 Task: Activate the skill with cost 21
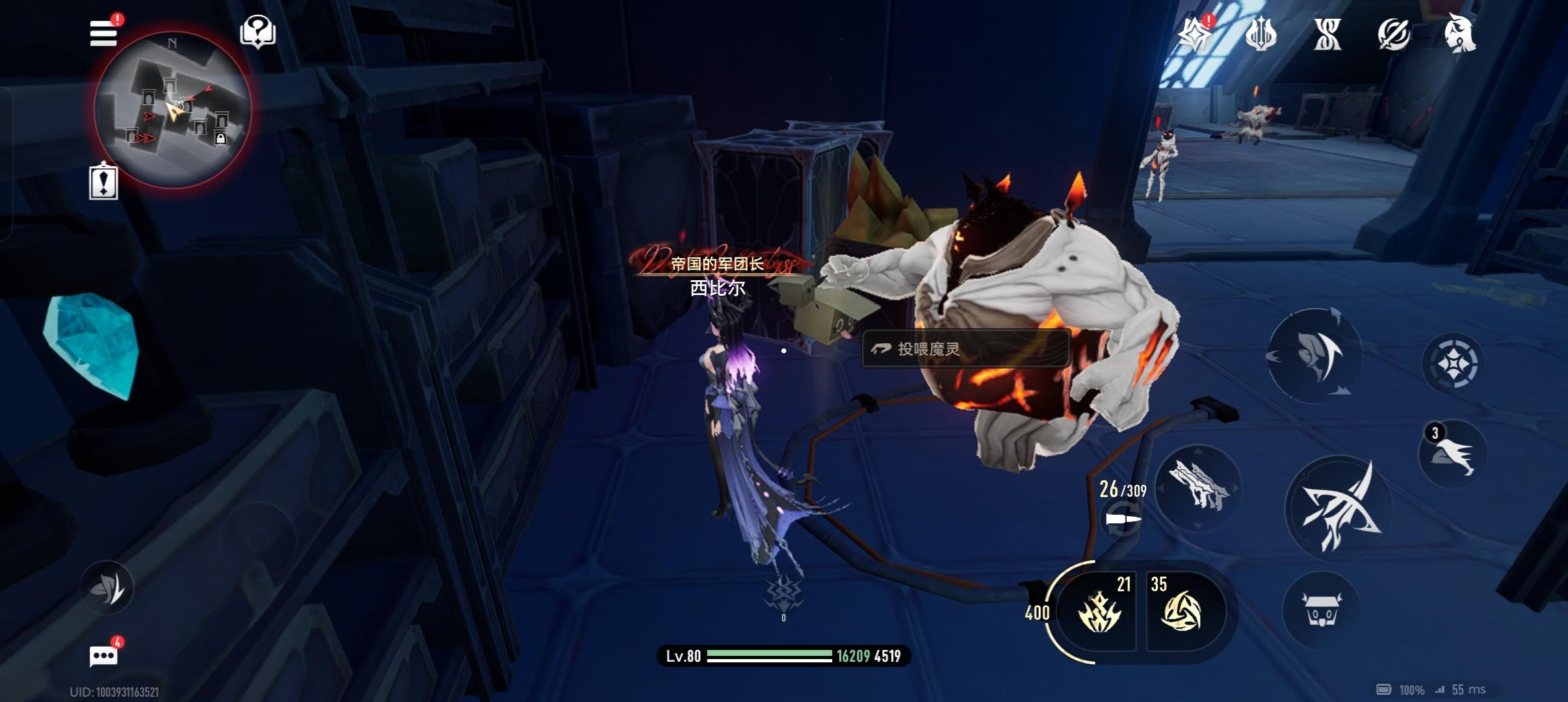click(x=1099, y=611)
